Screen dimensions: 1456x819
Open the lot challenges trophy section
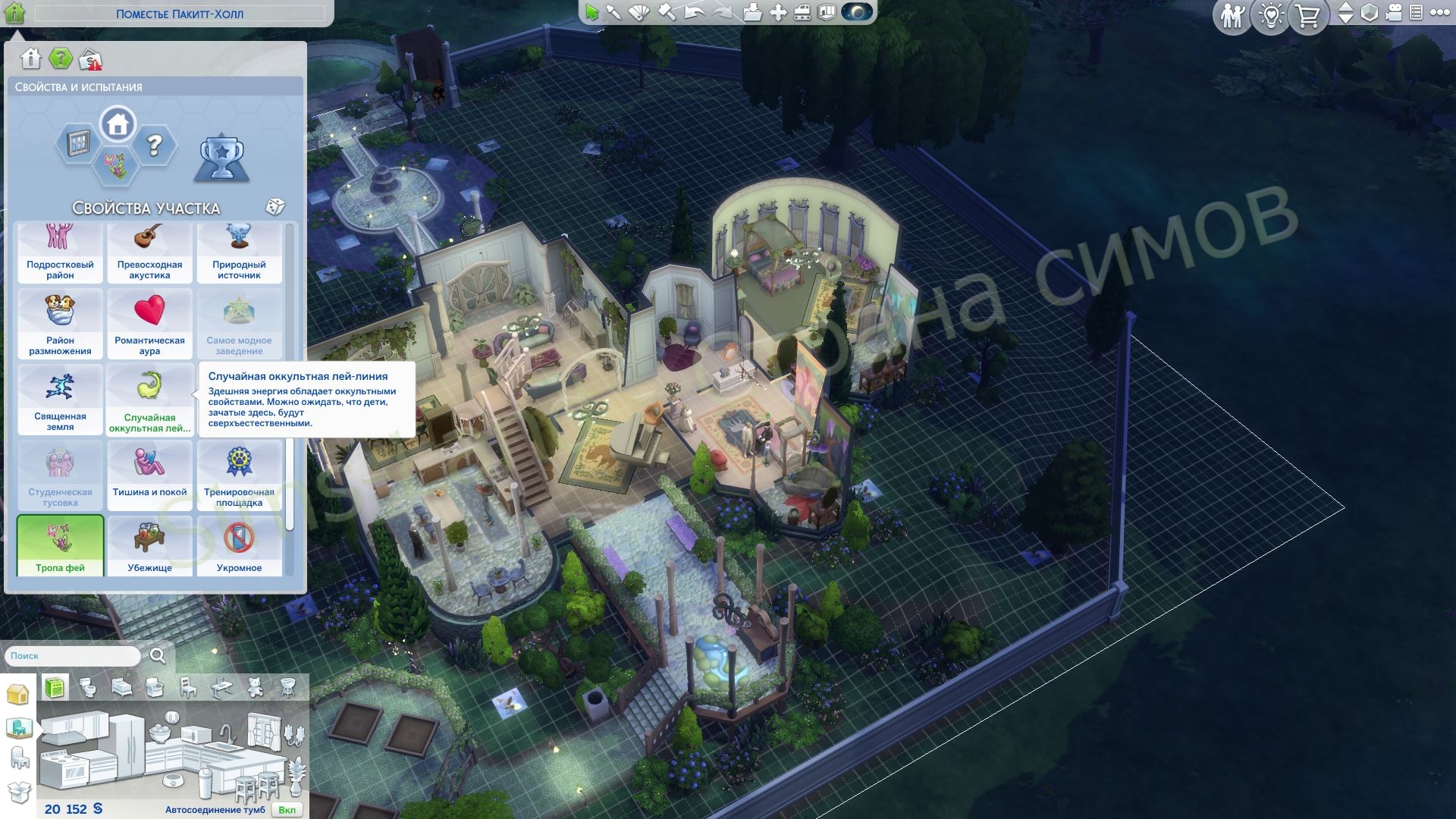[x=221, y=158]
